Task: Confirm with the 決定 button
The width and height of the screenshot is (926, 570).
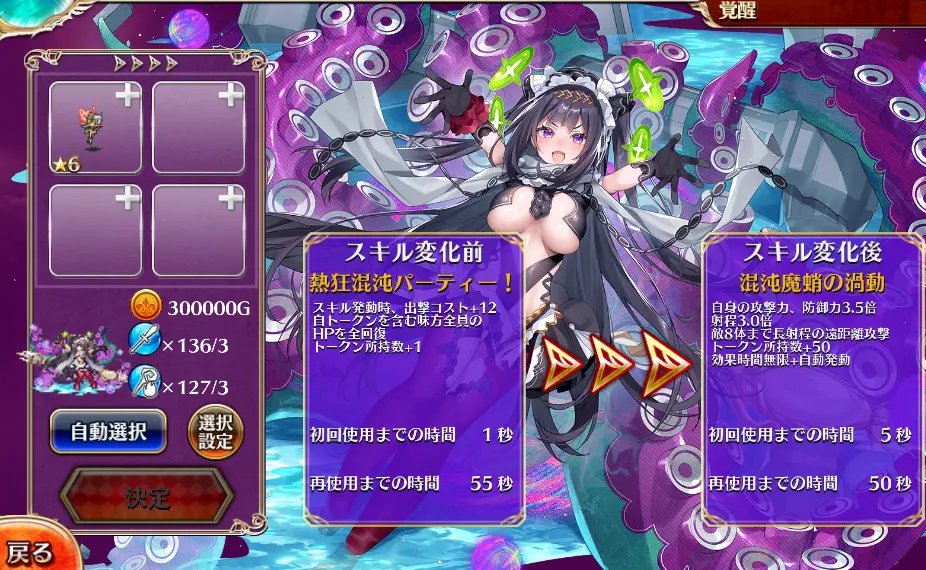Action: [148, 497]
